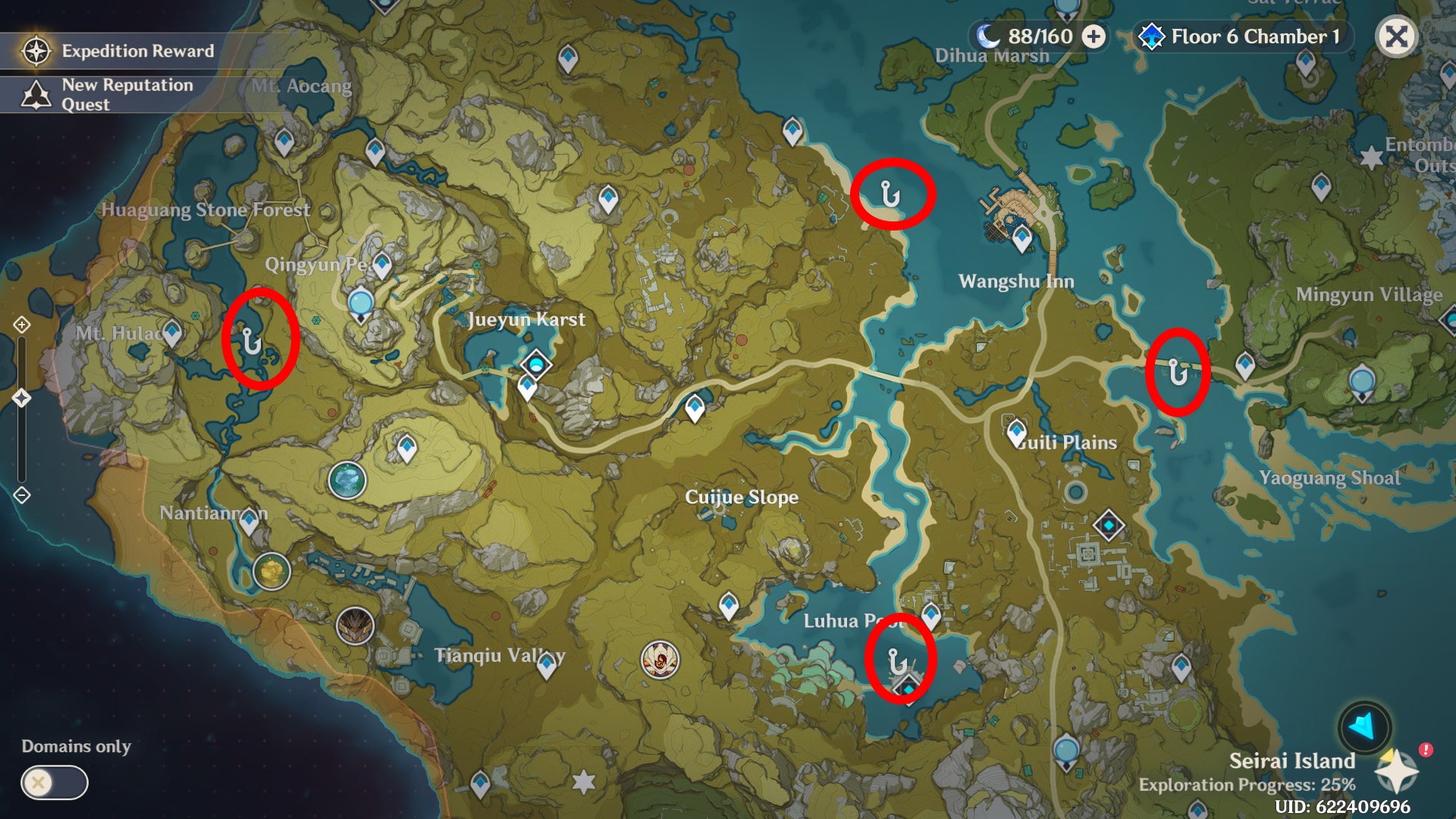Select the fishing point near Wangshu Inn shore
Viewport: 1456px width, 819px height.
coord(892,193)
